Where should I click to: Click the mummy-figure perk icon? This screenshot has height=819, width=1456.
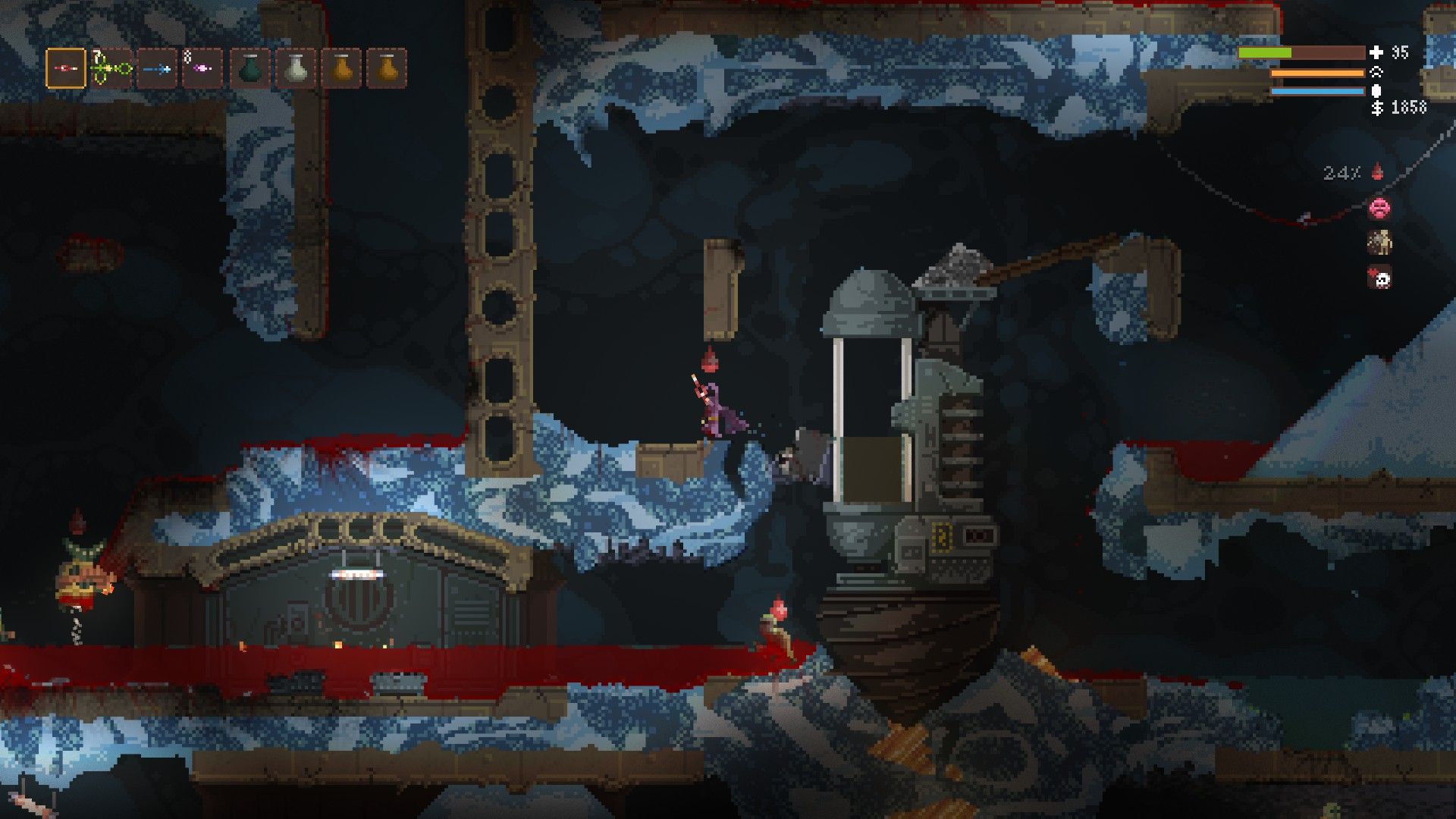coord(1379,243)
